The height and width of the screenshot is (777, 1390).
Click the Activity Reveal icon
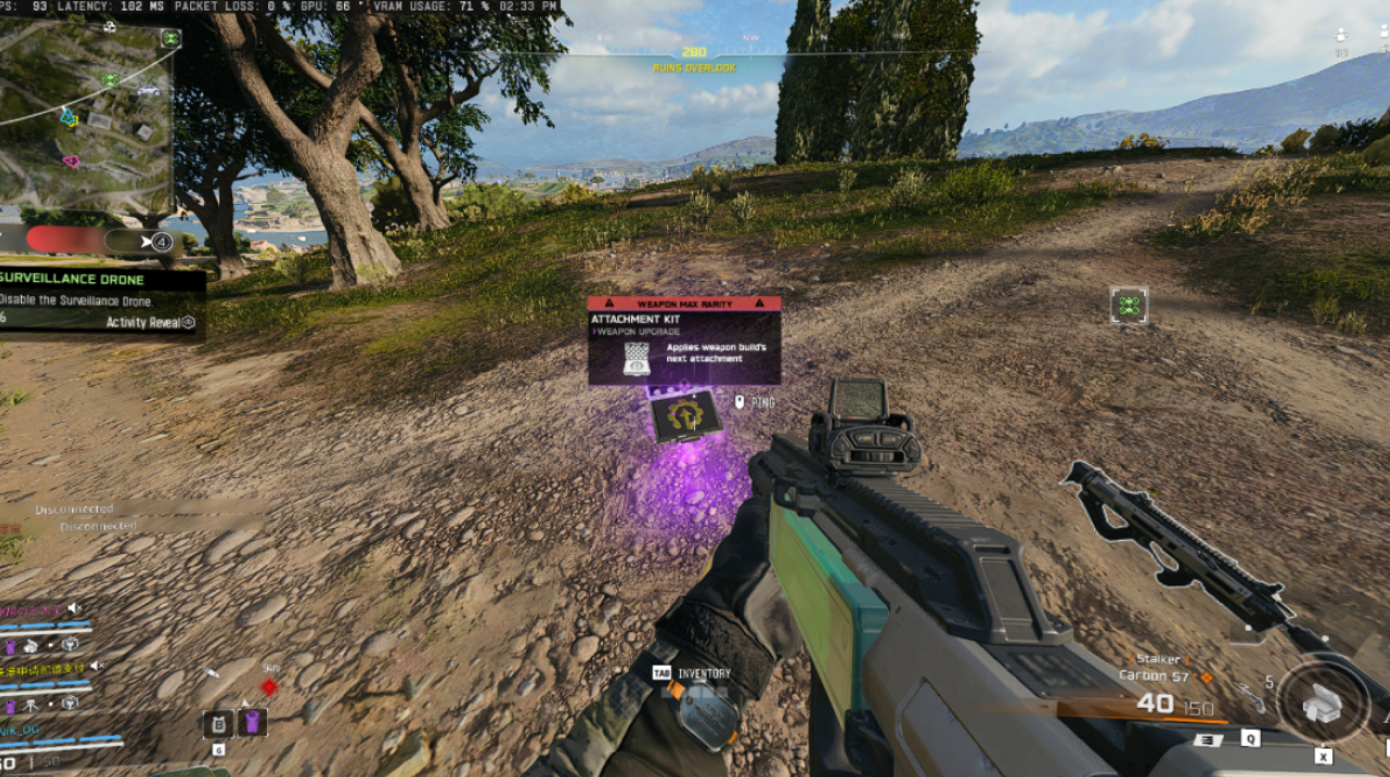188,321
